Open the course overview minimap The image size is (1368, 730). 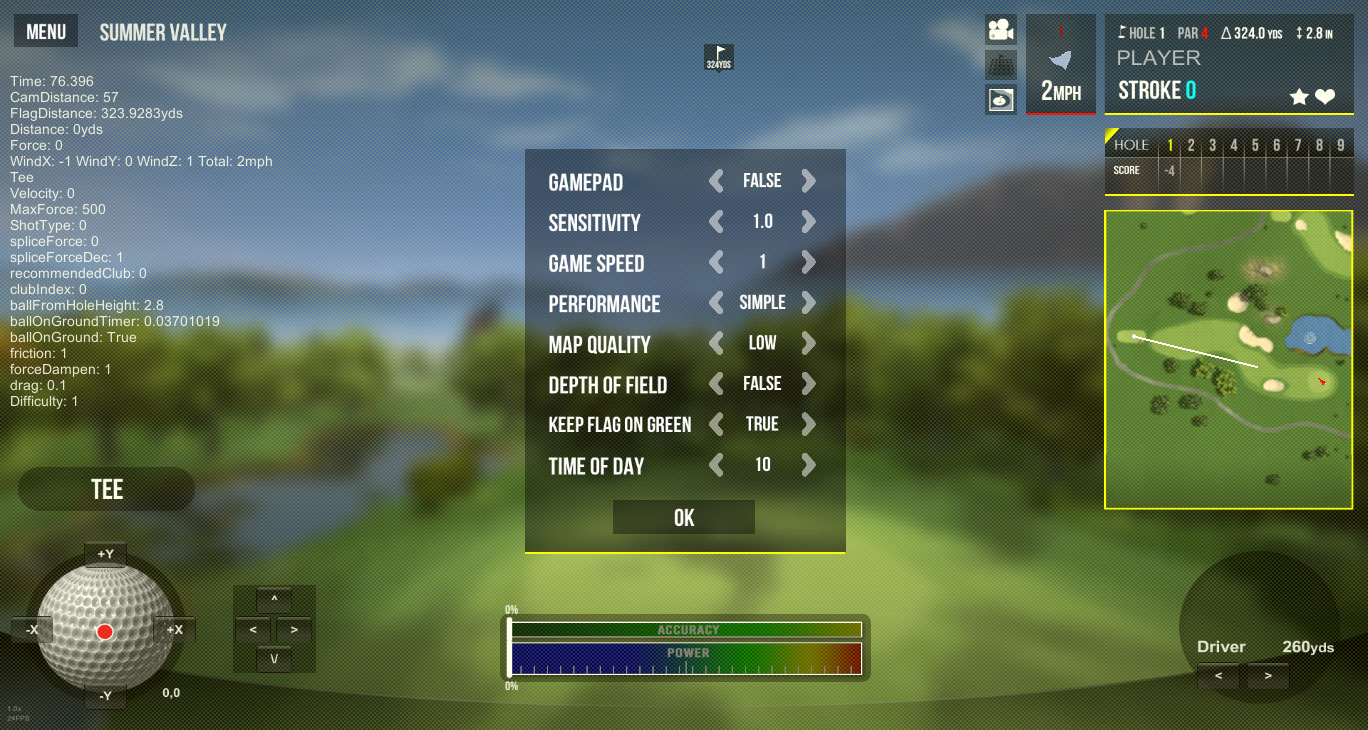tap(1227, 359)
